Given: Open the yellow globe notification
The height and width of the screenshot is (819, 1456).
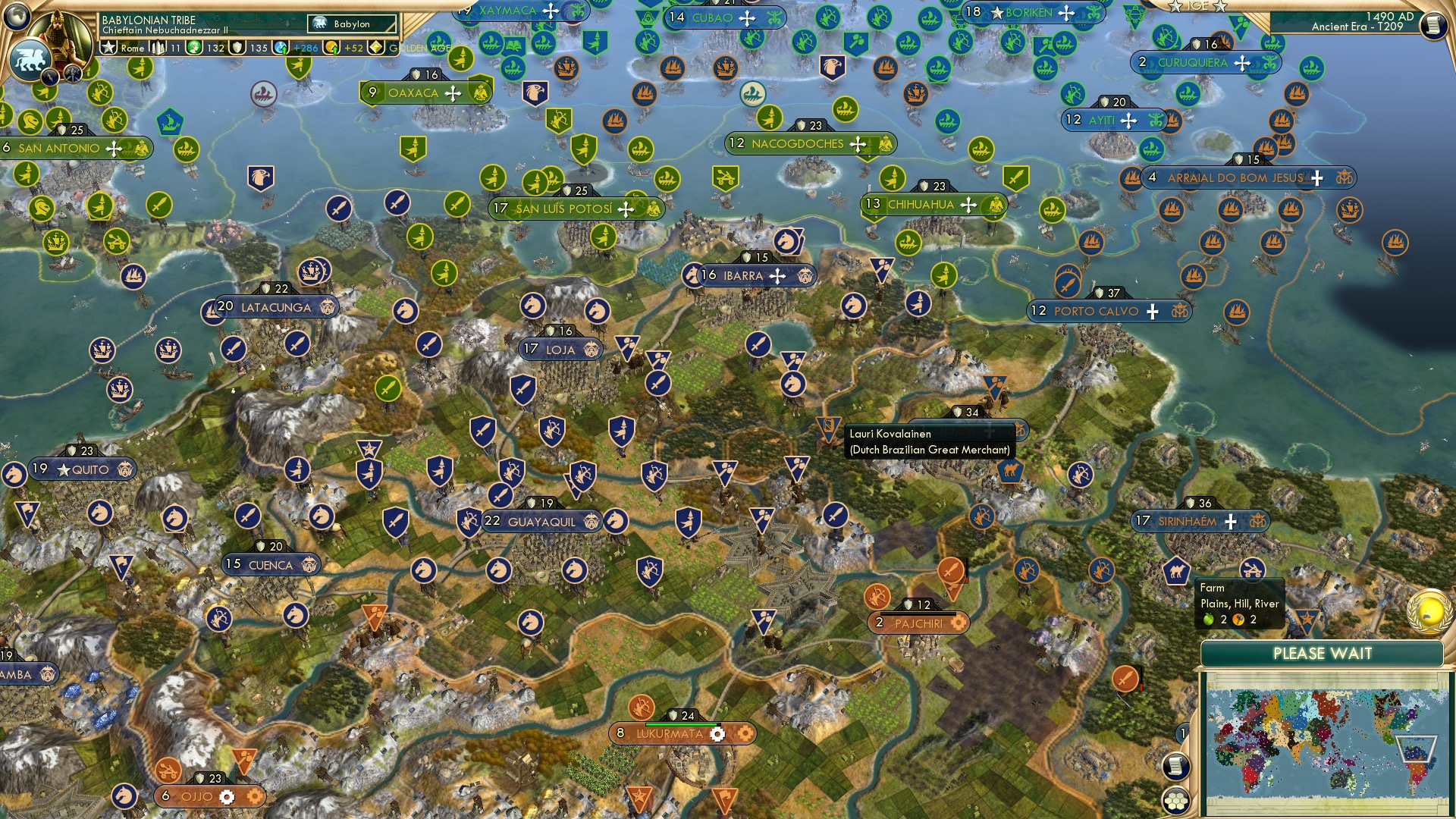Looking at the screenshot, I should pyautogui.click(x=1429, y=611).
